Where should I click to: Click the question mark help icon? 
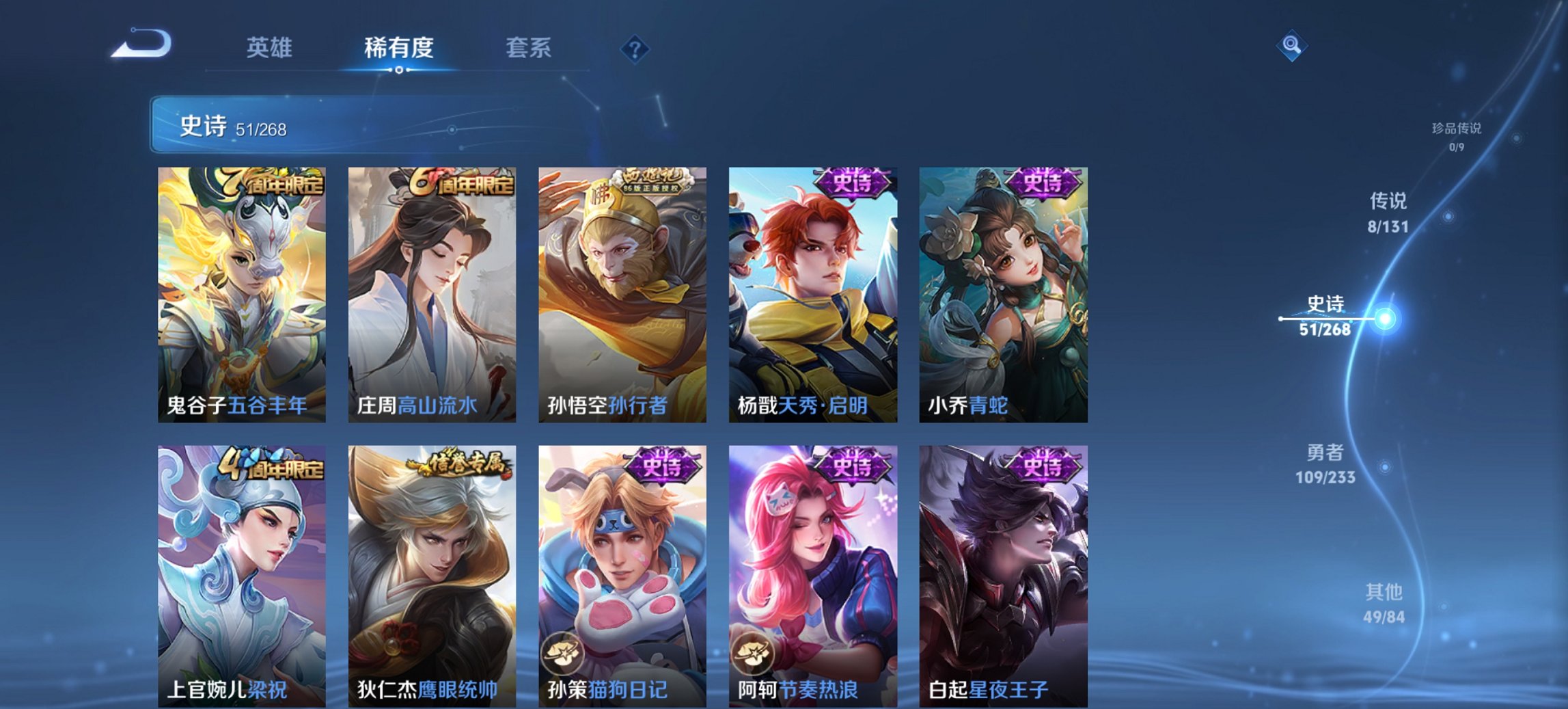click(x=634, y=48)
